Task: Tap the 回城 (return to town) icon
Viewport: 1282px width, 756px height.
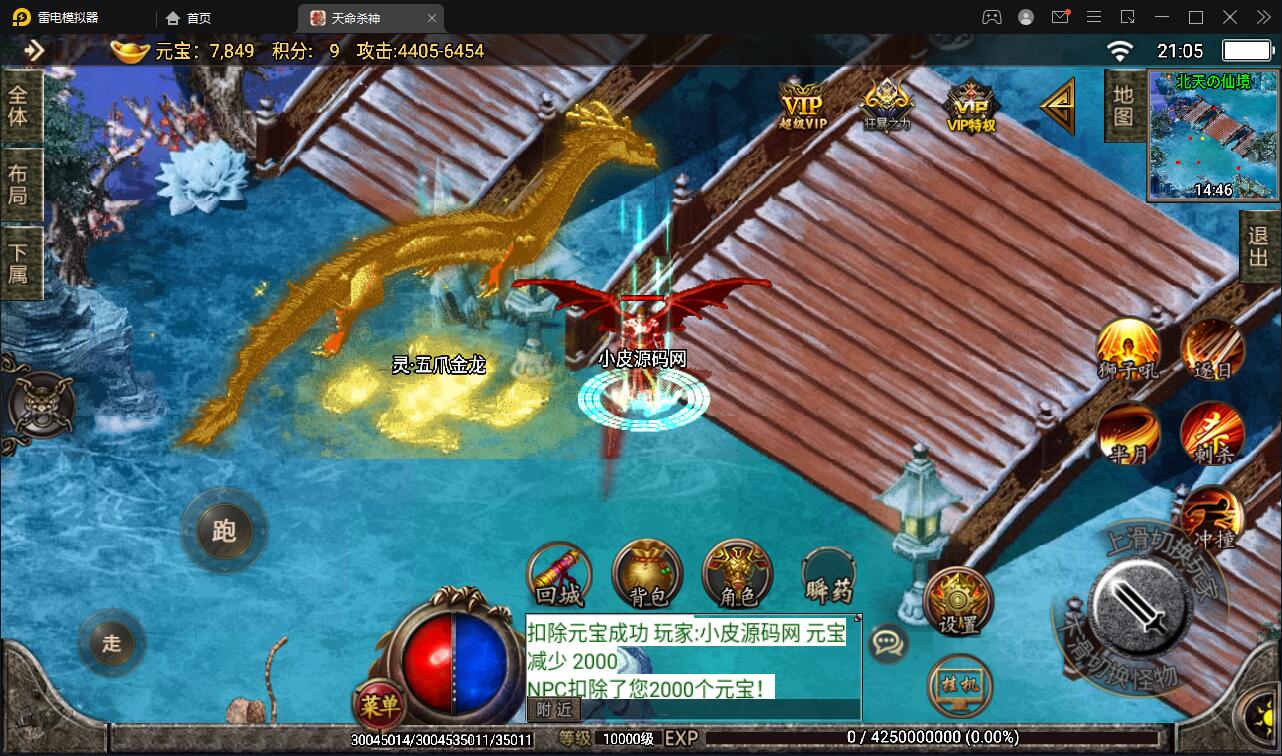Action: (x=559, y=575)
